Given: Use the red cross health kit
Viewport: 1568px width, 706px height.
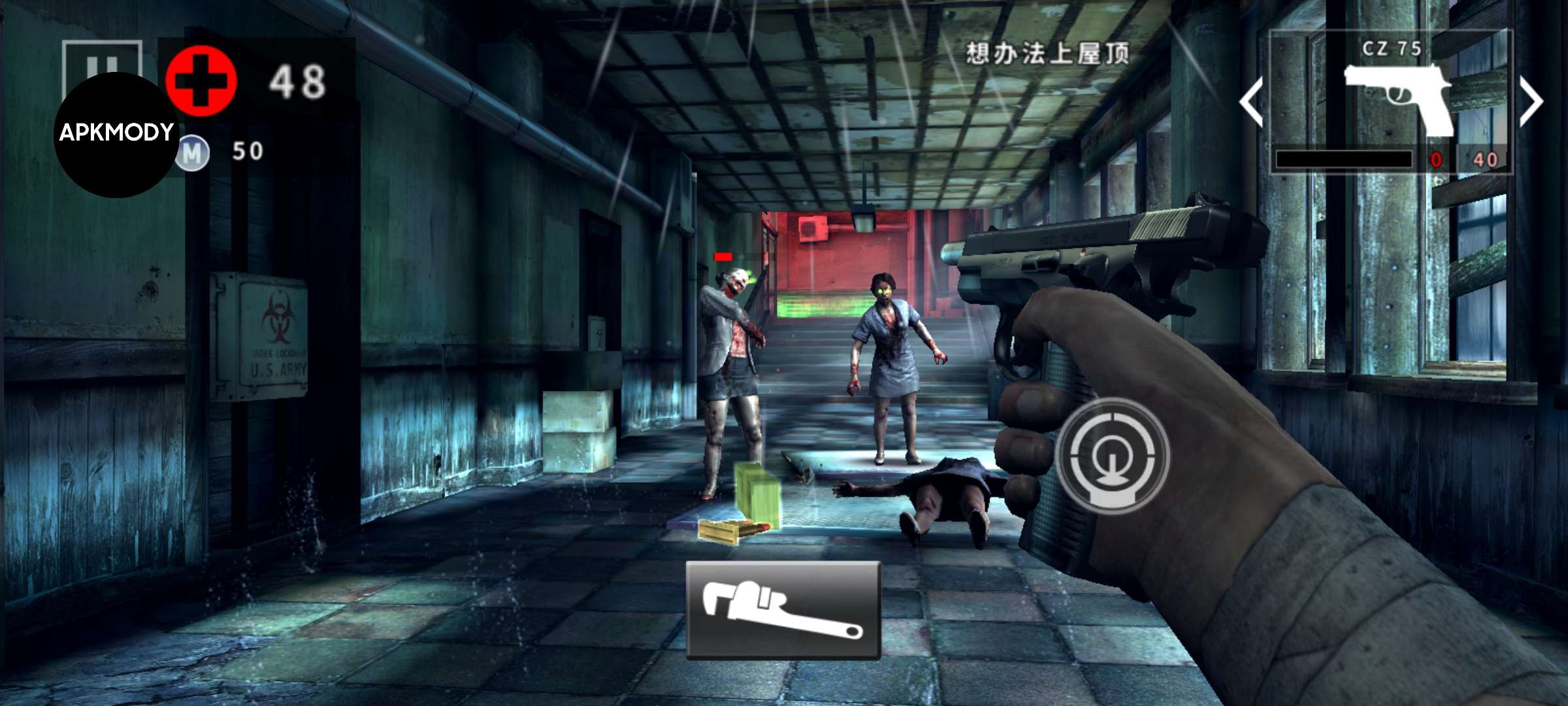Looking at the screenshot, I should point(201,81).
